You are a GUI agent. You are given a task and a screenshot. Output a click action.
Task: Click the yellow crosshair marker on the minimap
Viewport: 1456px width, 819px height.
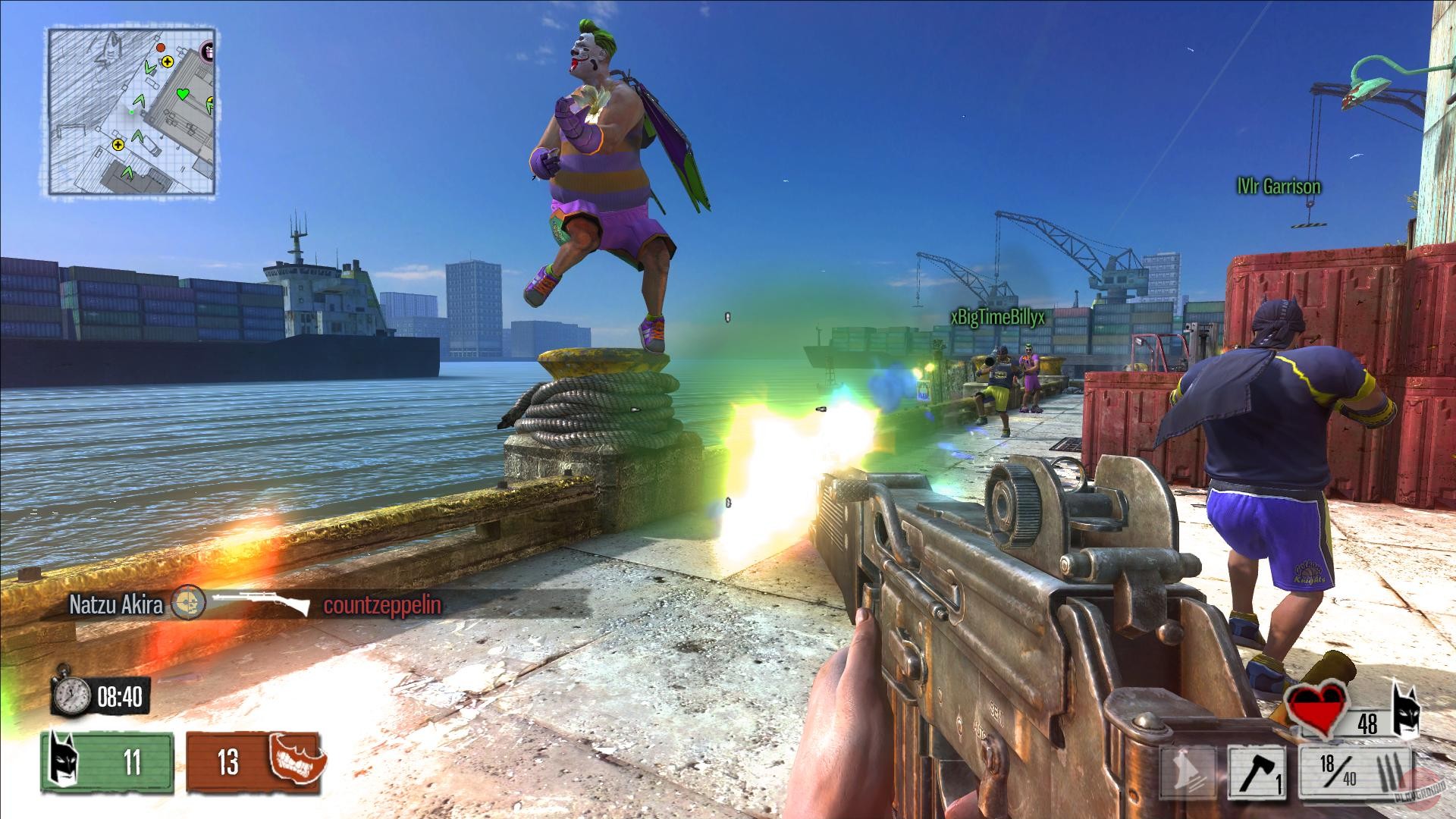pyautogui.click(x=166, y=61)
